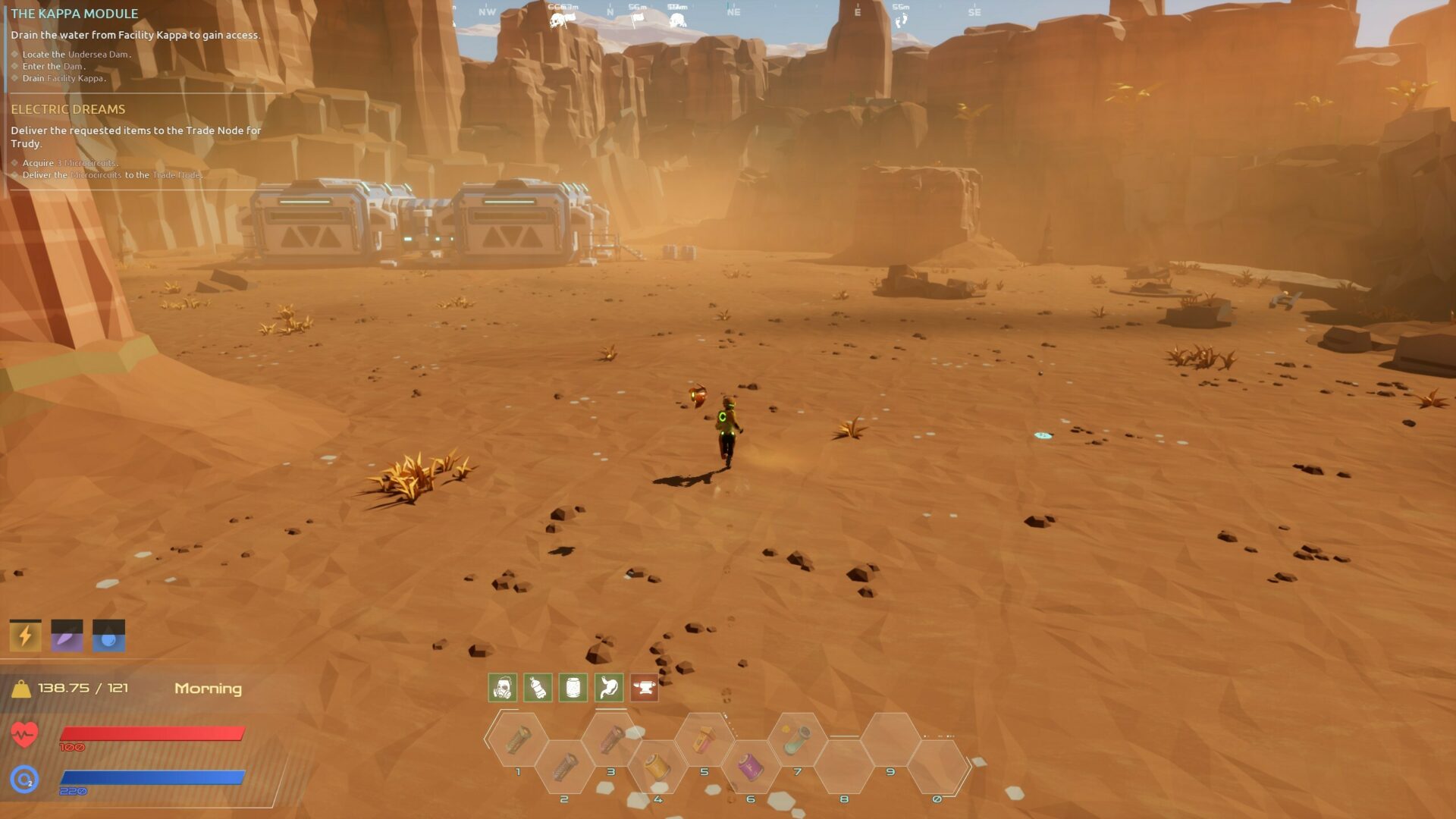This screenshot has width=1456, height=819.
Task: Pick the mesh cylinder in hotbar slot 1
Action: 518,739
